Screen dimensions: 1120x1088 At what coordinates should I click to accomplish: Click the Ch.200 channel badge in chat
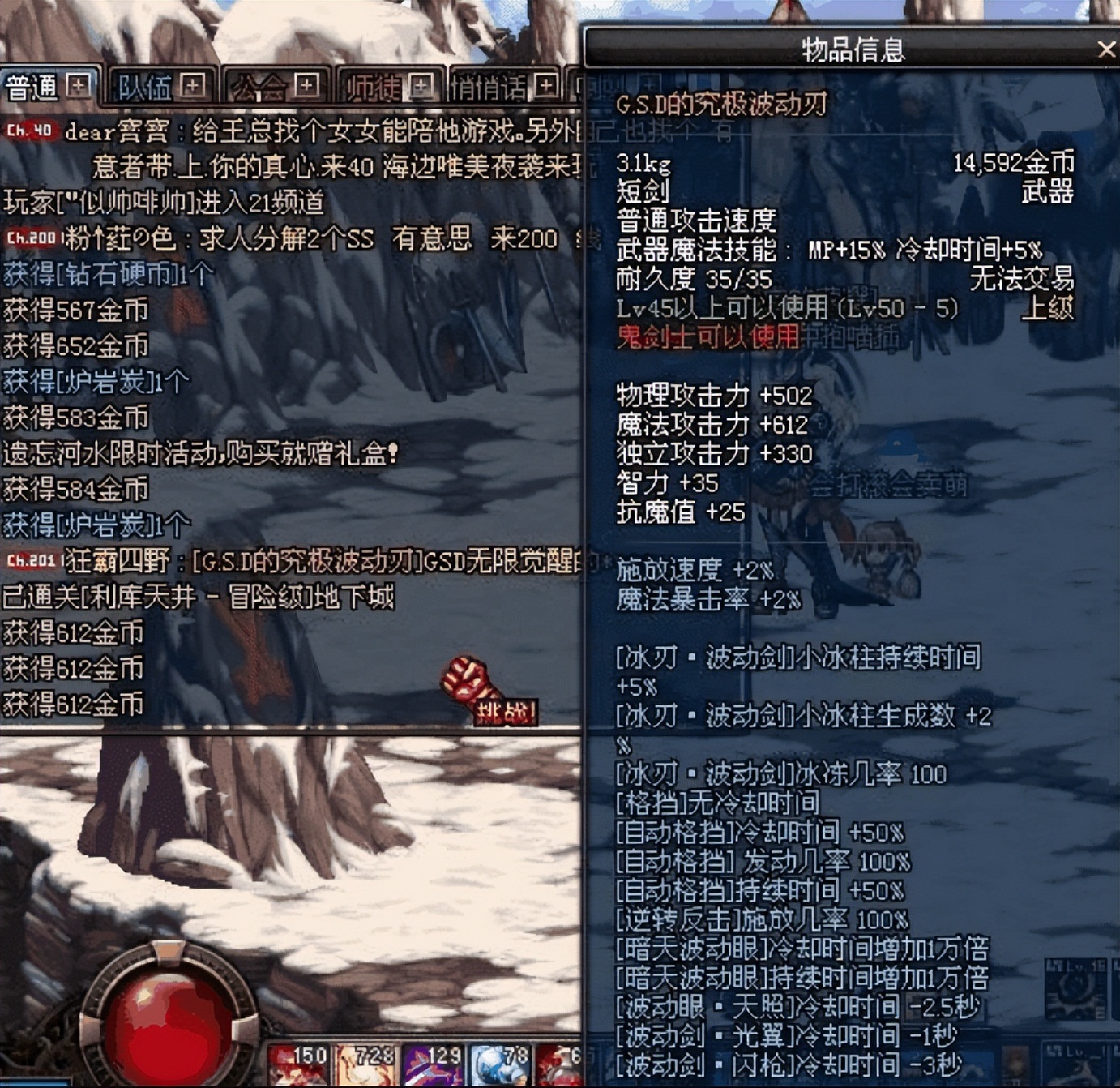click(31, 238)
